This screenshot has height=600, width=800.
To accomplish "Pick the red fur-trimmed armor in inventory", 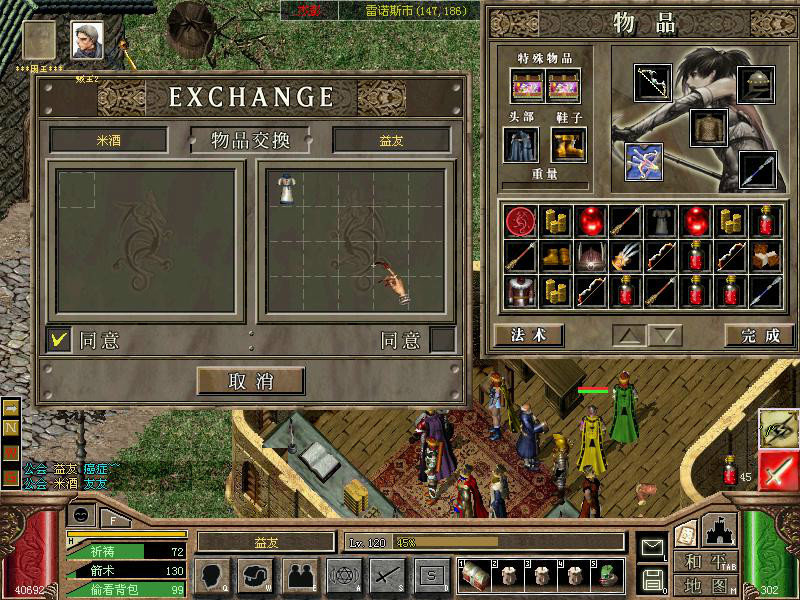I will coord(520,291).
